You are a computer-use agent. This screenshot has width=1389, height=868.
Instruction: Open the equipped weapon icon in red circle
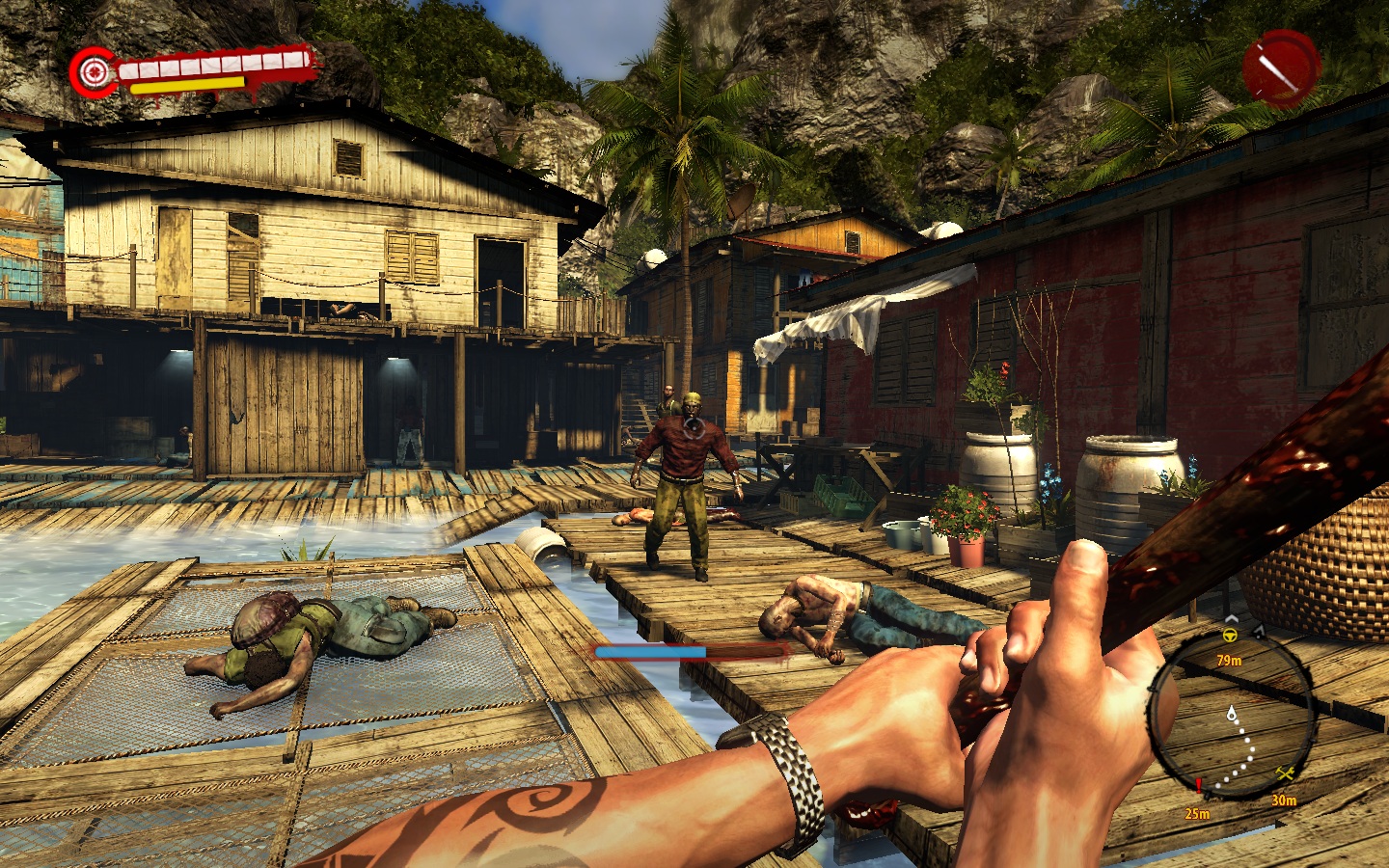coord(1279,67)
